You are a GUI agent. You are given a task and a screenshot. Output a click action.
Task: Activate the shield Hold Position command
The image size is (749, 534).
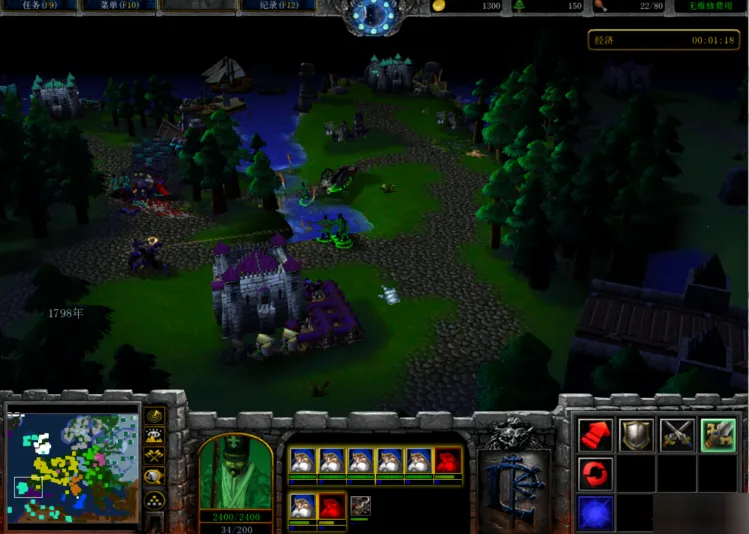pos(636,434)
